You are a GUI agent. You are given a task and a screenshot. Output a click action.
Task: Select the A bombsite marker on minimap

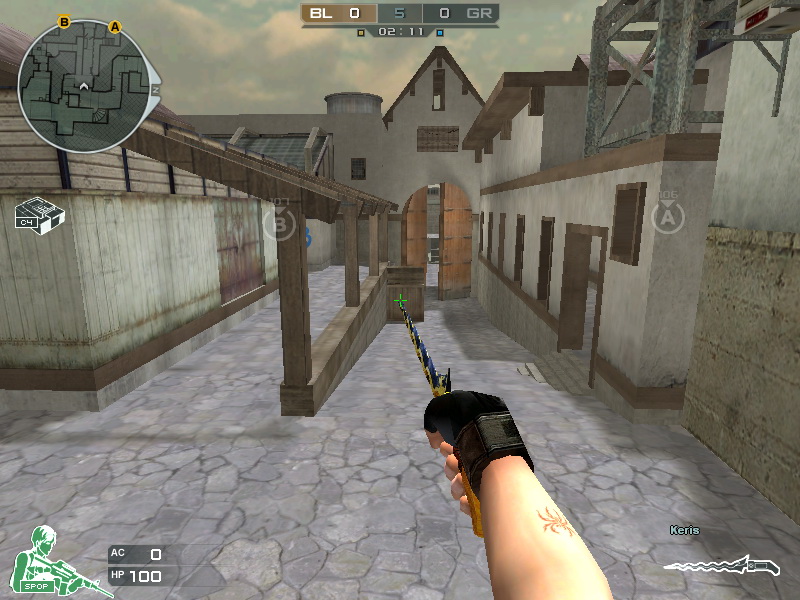click(115, 27)
